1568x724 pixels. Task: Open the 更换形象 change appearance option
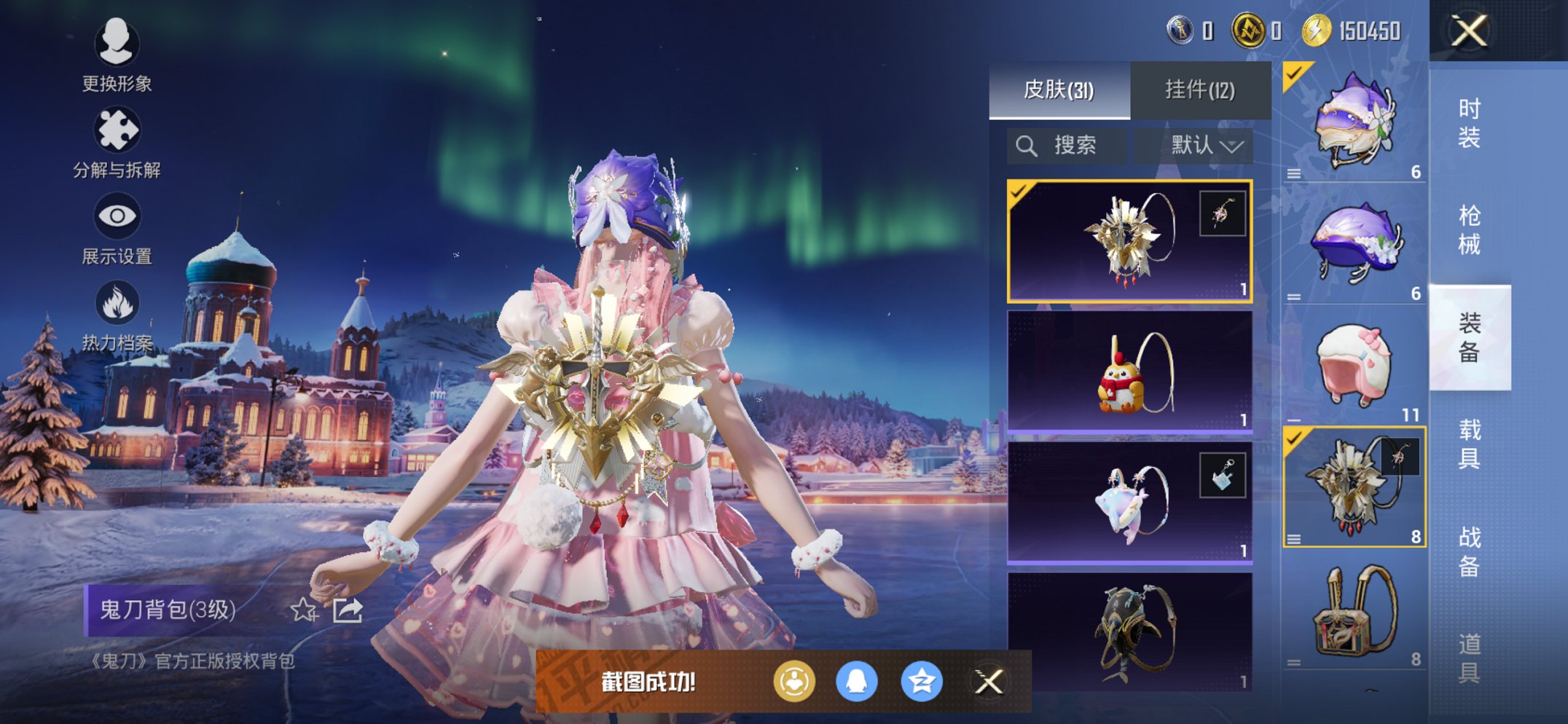tap(117, 55)
